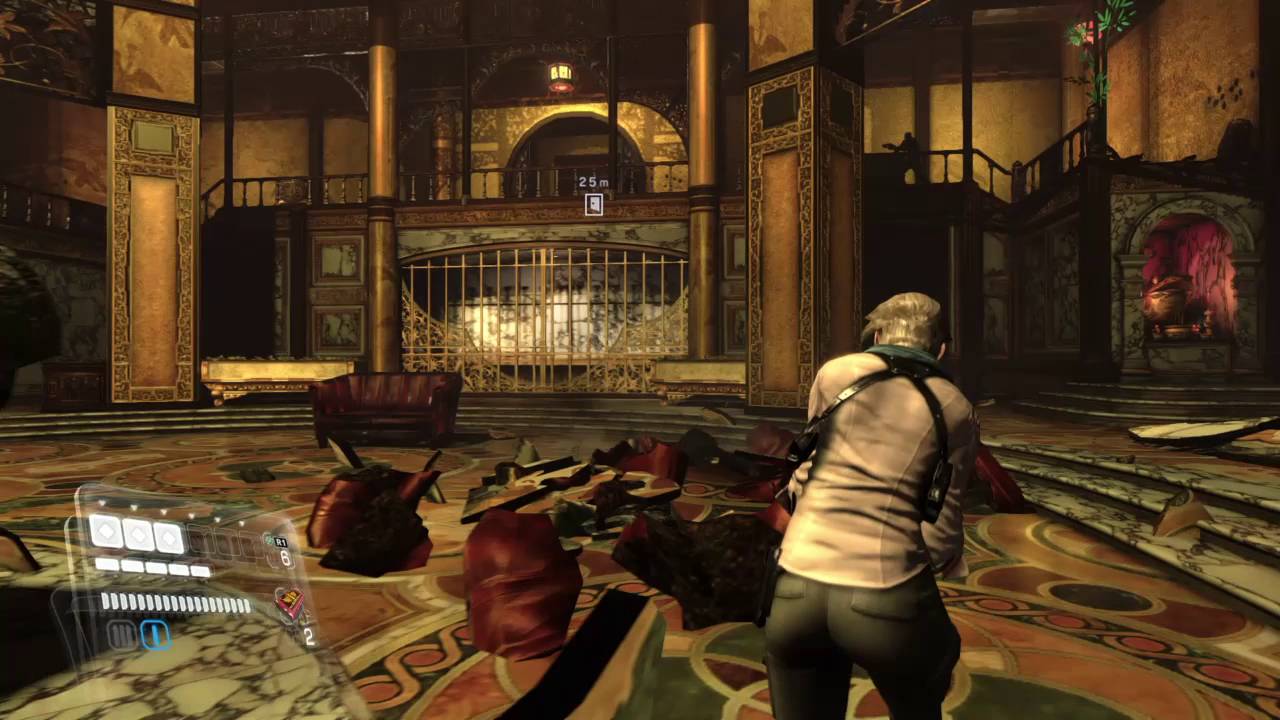Click the door objective waypoint marker
This screenshot has height=720, width=1280.
pos(594,204)
